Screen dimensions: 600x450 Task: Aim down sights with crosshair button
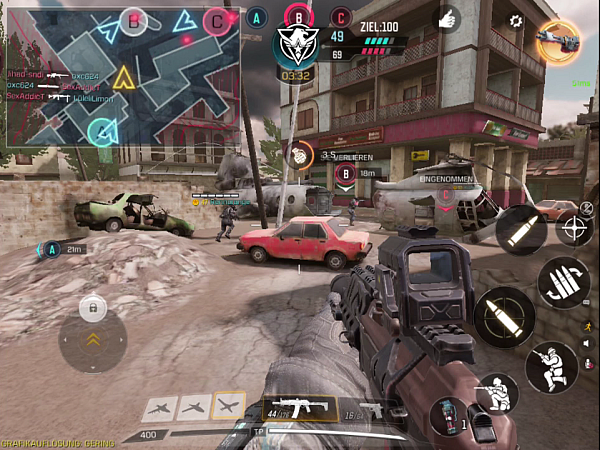pyautogui.click(x=574, y=228)
